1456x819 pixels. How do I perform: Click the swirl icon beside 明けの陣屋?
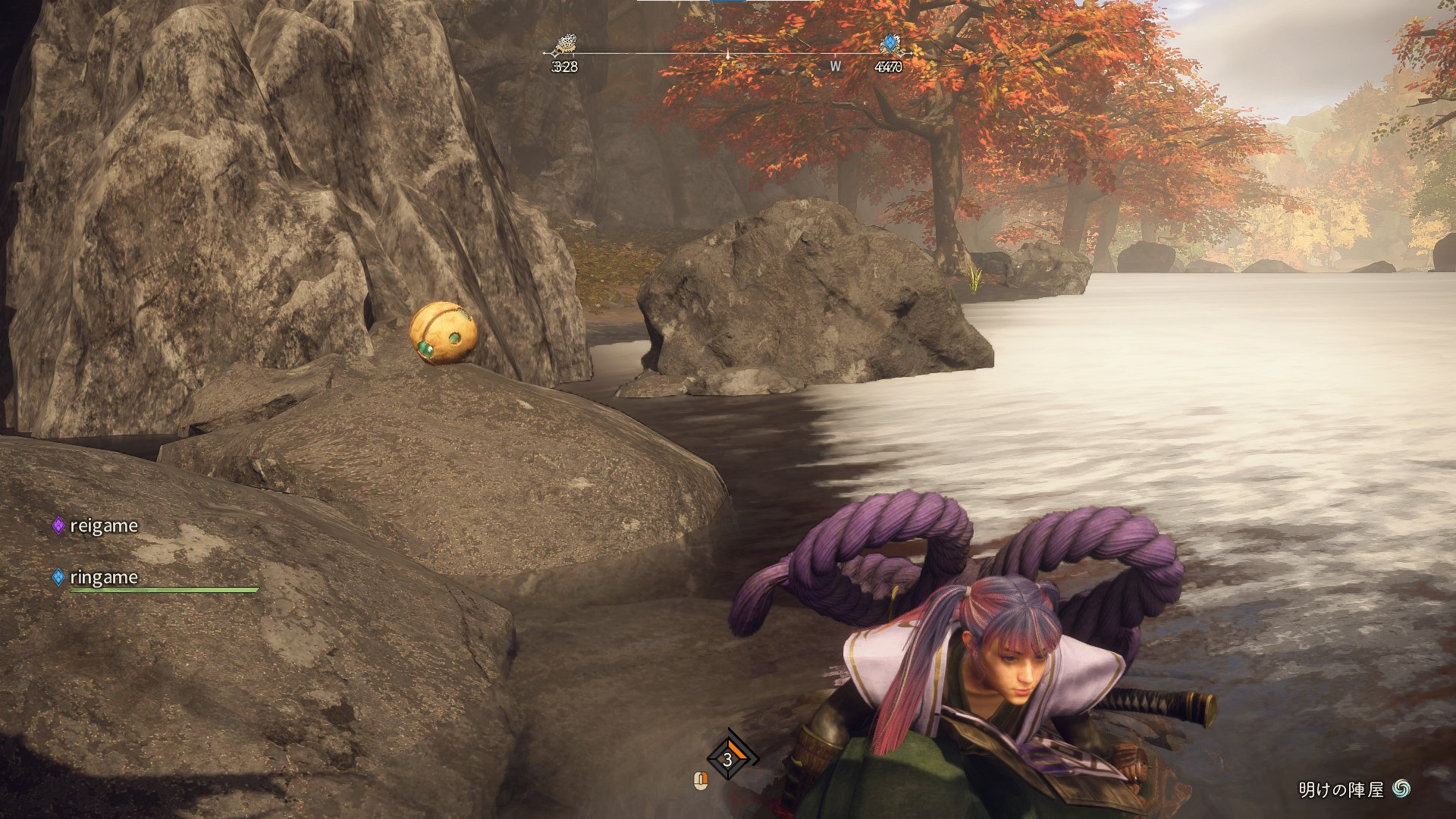point(1401,789)
